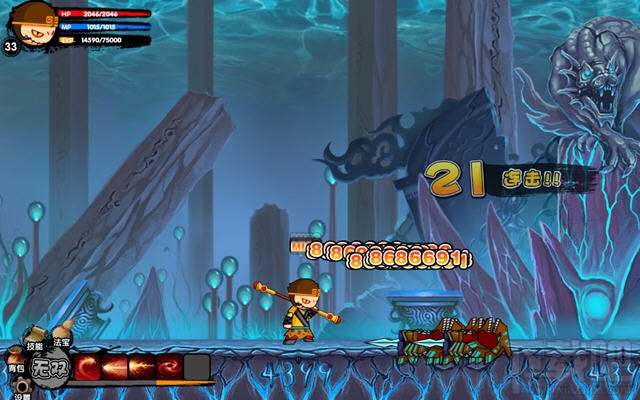Image resolution: width=640 pixels, height=400 pixels.
Task: Trigger the leftward fire arrow skill
Action: pyautogui.click(x=115, y=366)
